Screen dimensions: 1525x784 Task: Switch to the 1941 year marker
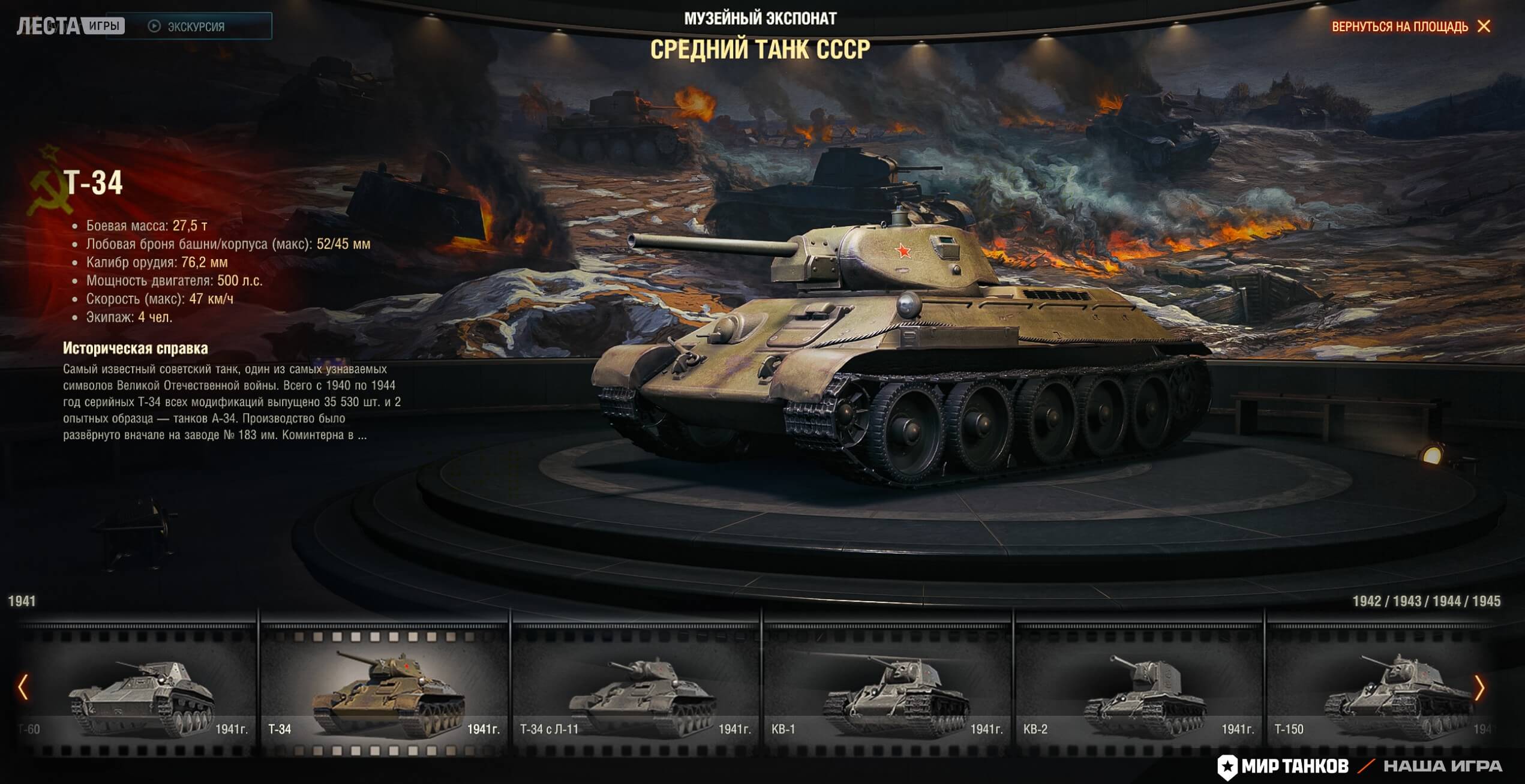(22, 601)
